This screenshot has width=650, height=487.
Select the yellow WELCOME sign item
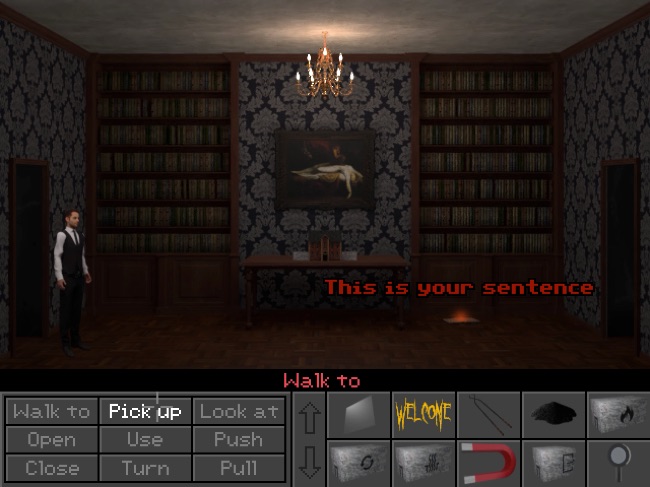point(423,413)
